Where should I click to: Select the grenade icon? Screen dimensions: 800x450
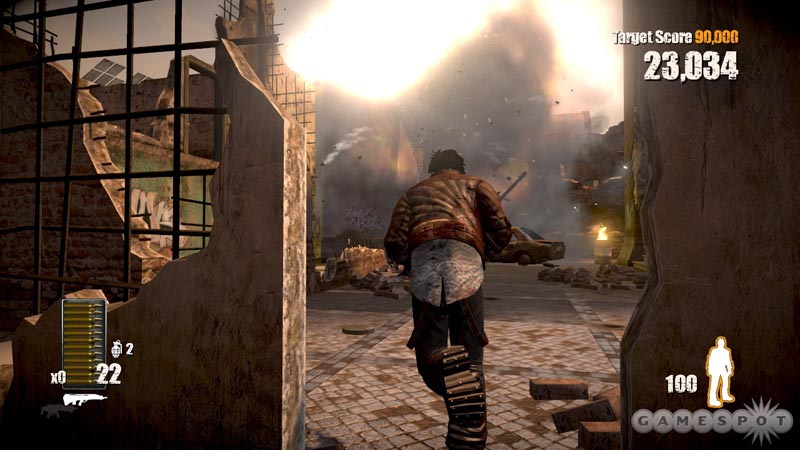pyautogui.click(x=116, y=348)
